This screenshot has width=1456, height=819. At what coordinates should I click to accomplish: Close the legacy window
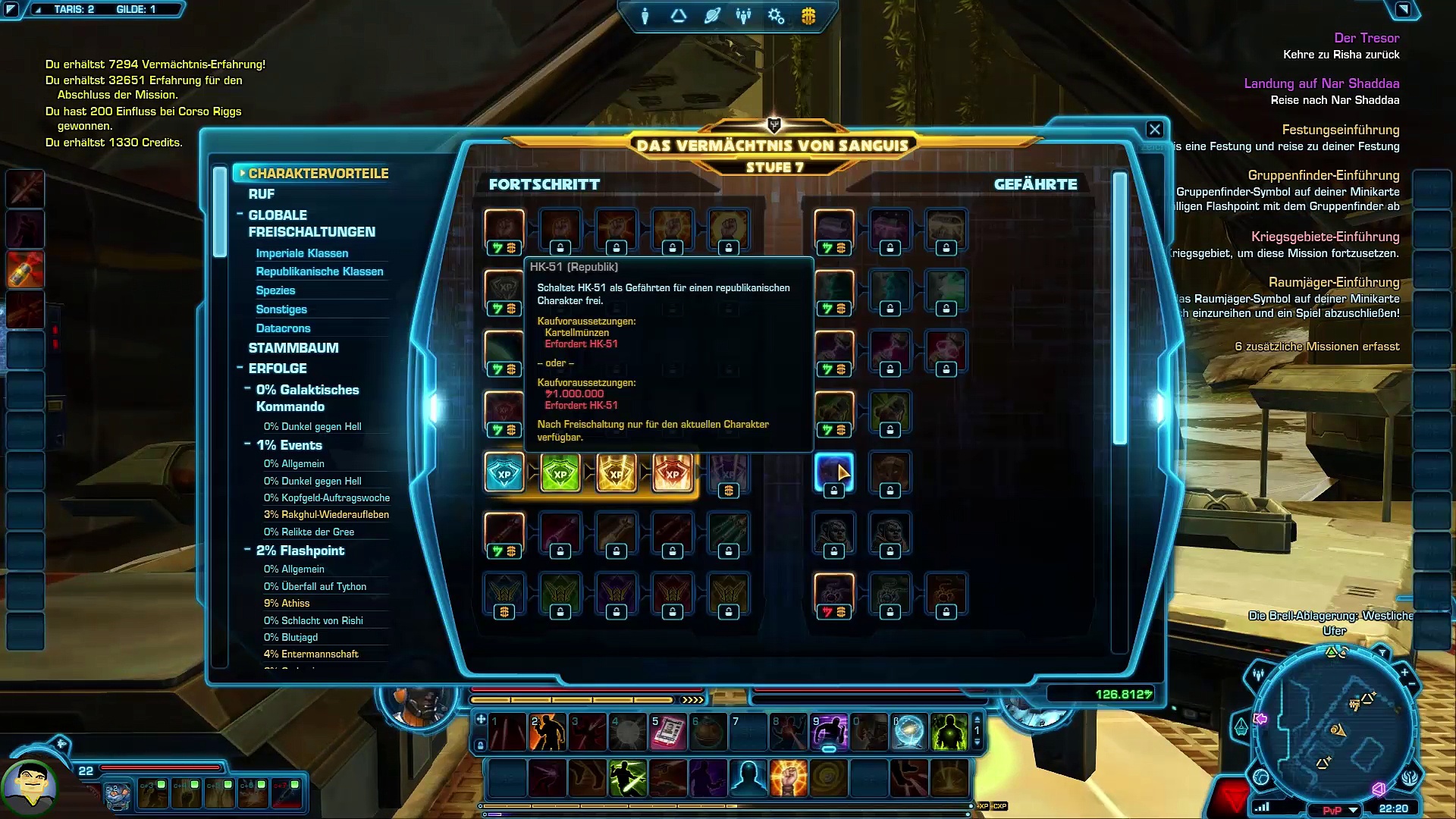coord(1154,130)
